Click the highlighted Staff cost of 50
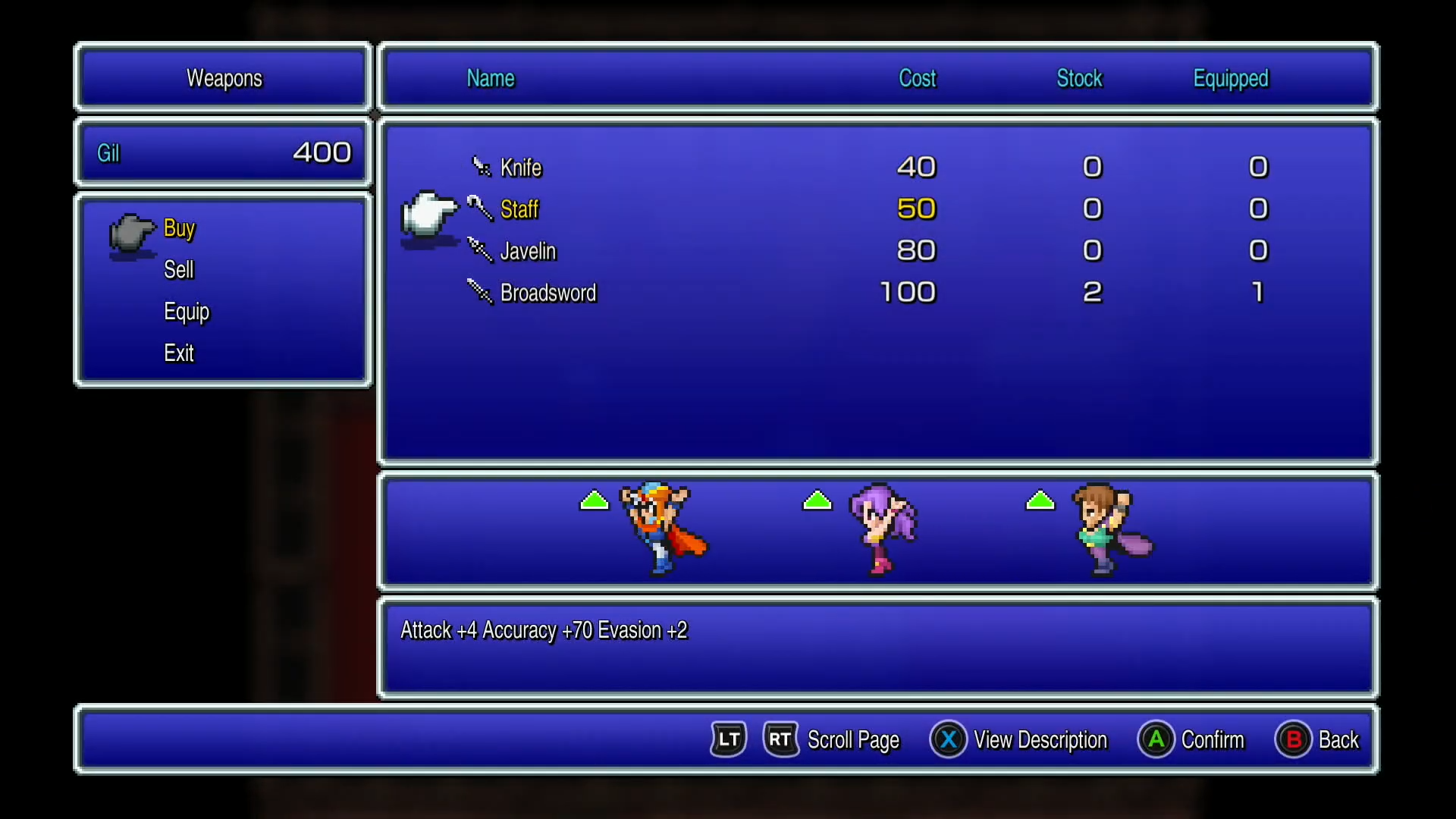This screenshot has width=1456, height=819. [x=916, y=209]
